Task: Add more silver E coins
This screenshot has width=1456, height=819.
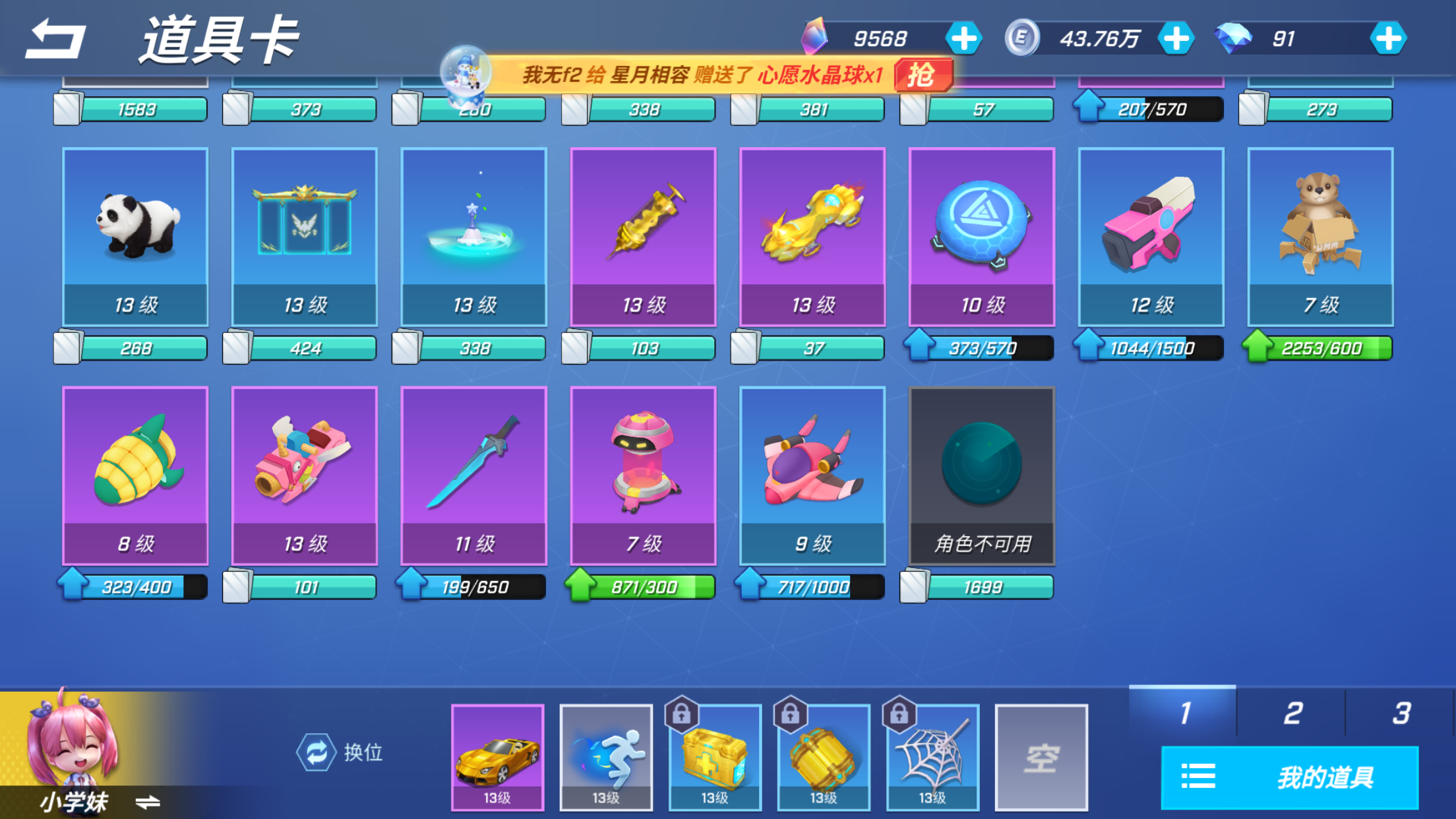Action: point(1176,39)
